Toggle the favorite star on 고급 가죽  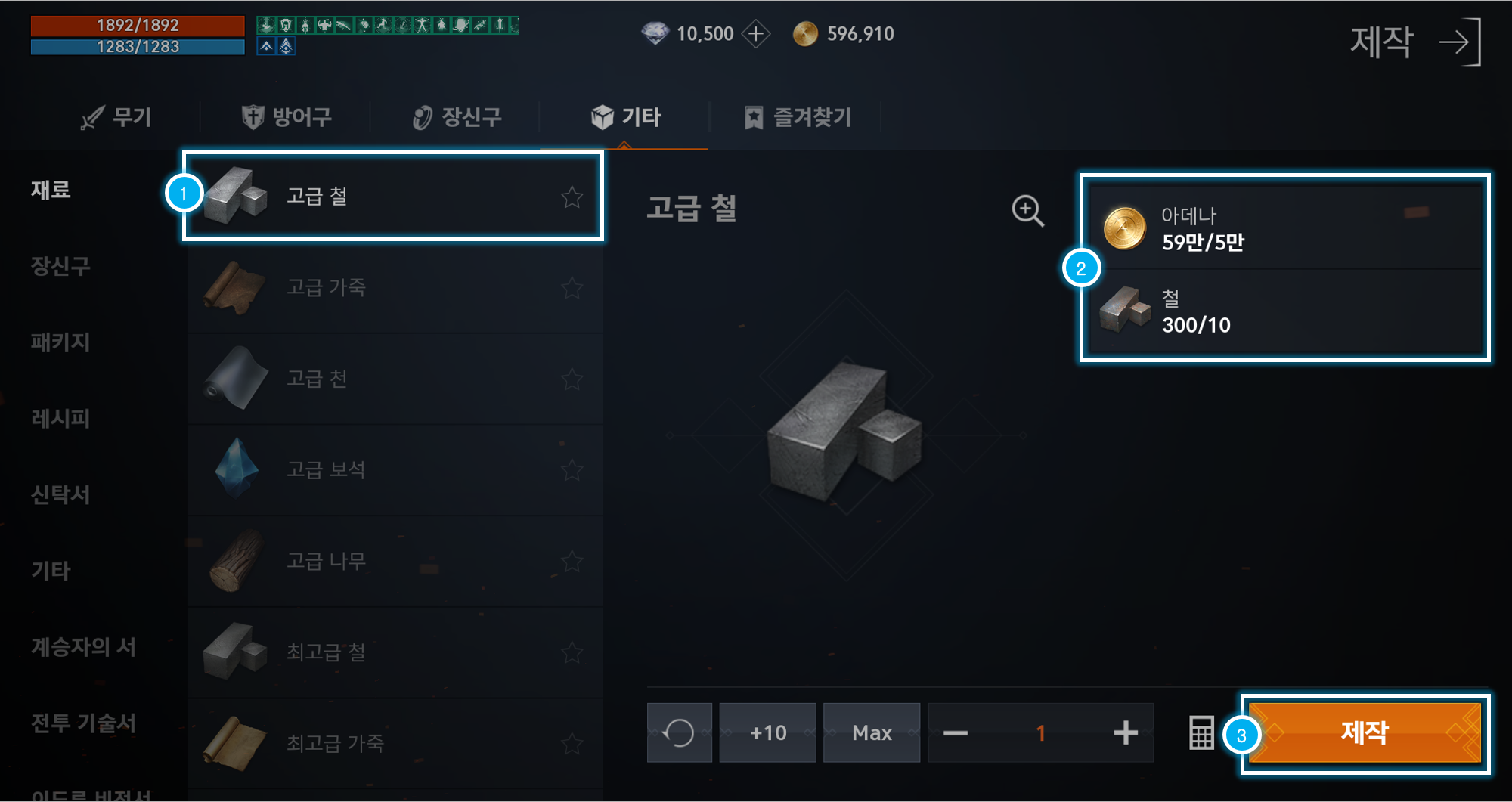pos(572,288)
